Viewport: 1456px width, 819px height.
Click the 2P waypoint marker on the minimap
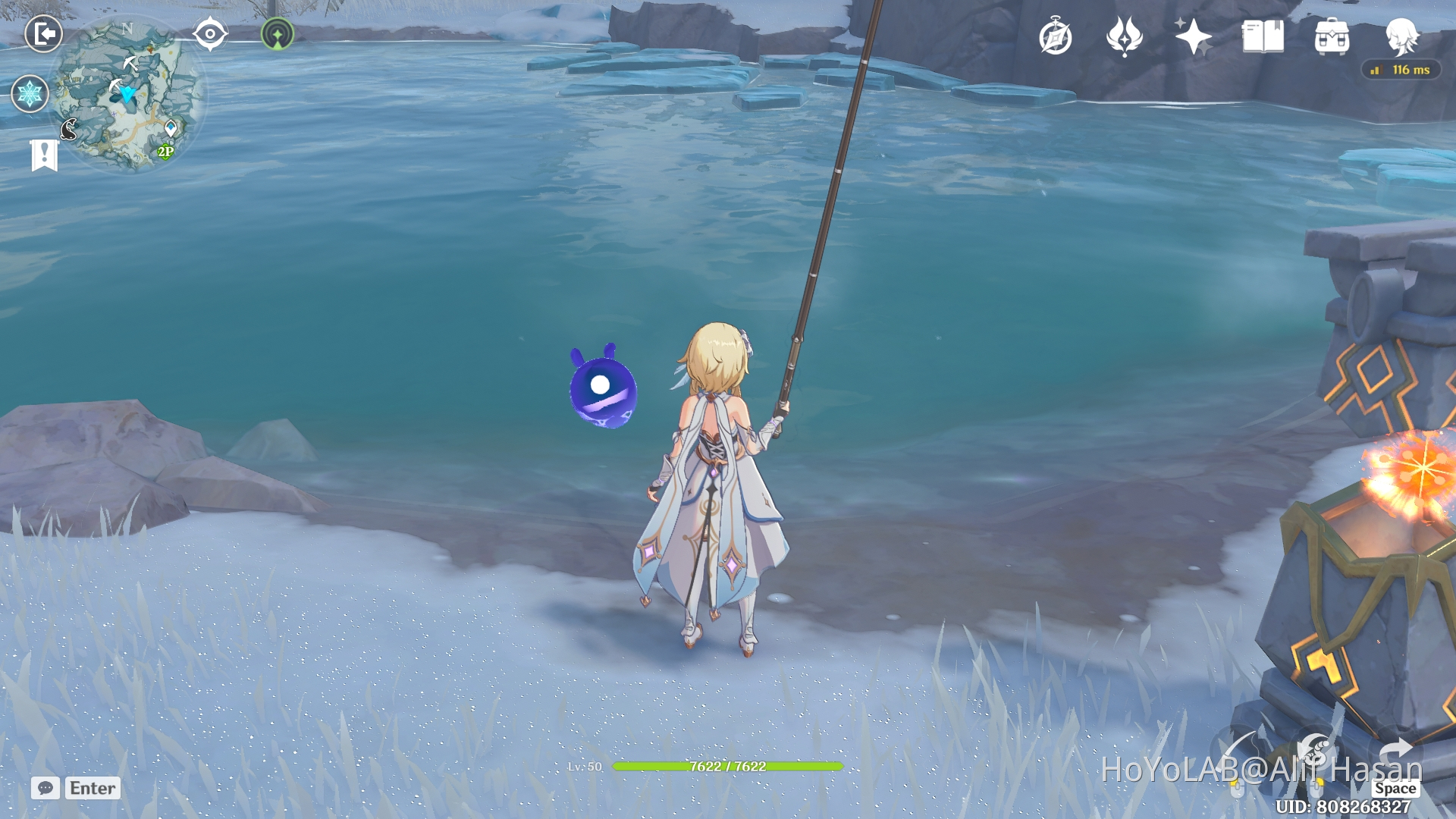click(166, 151)
